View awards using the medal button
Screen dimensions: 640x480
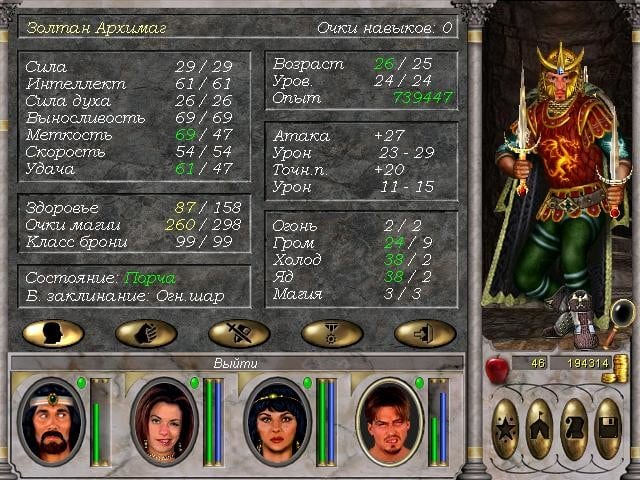(332, 333)
